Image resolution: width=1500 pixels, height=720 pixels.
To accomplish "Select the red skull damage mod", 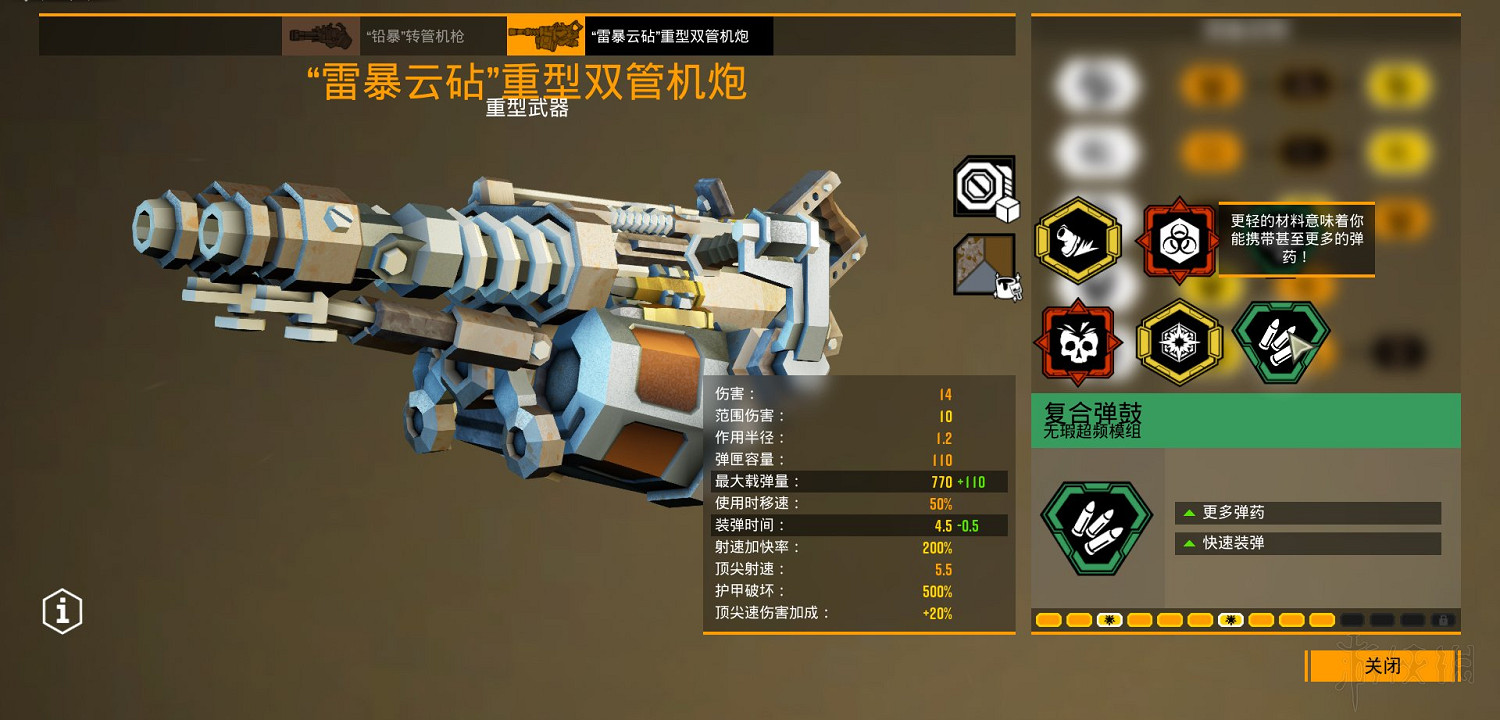I will [1078, 341].
